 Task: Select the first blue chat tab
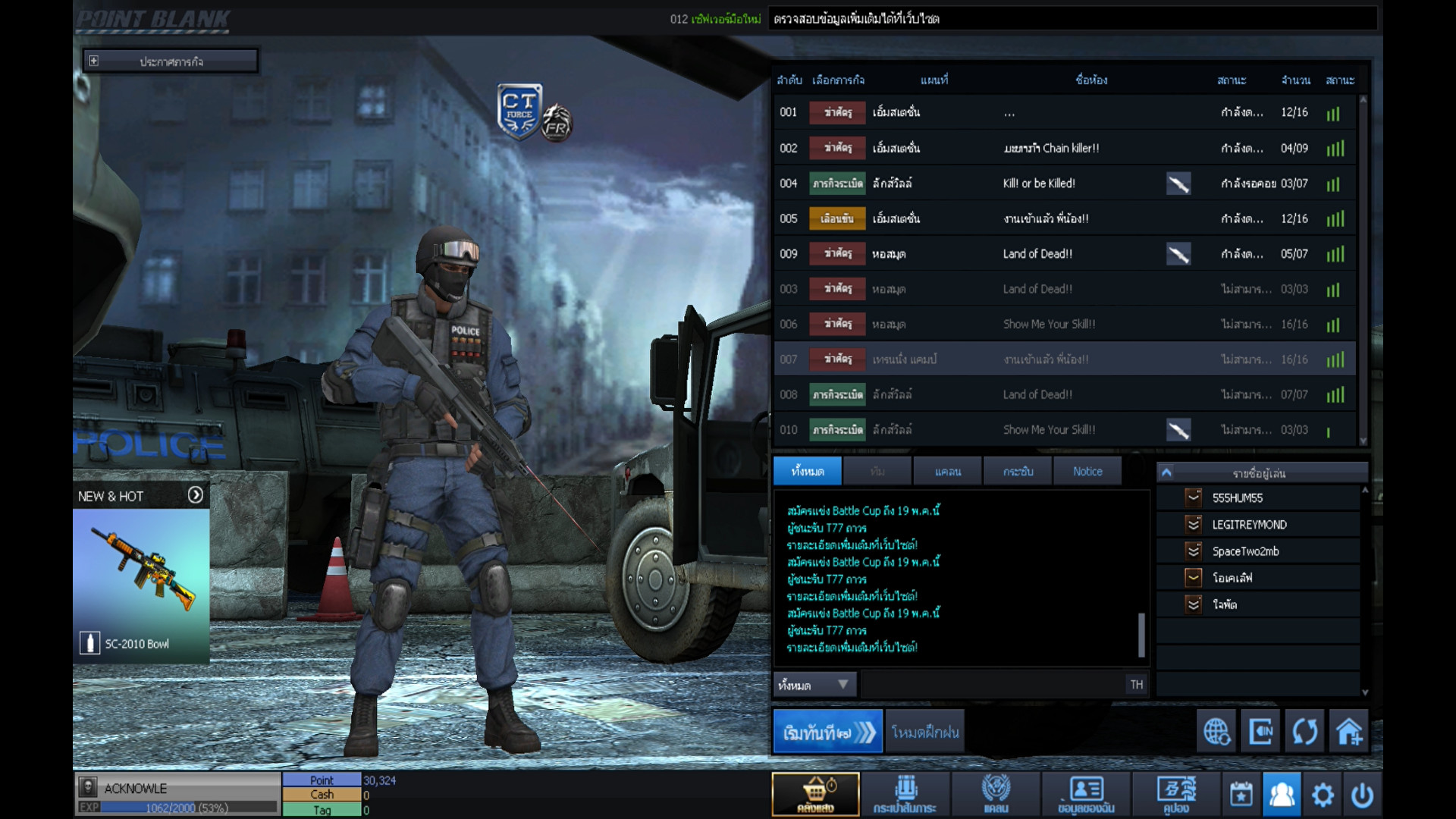(x=807, y=472)
